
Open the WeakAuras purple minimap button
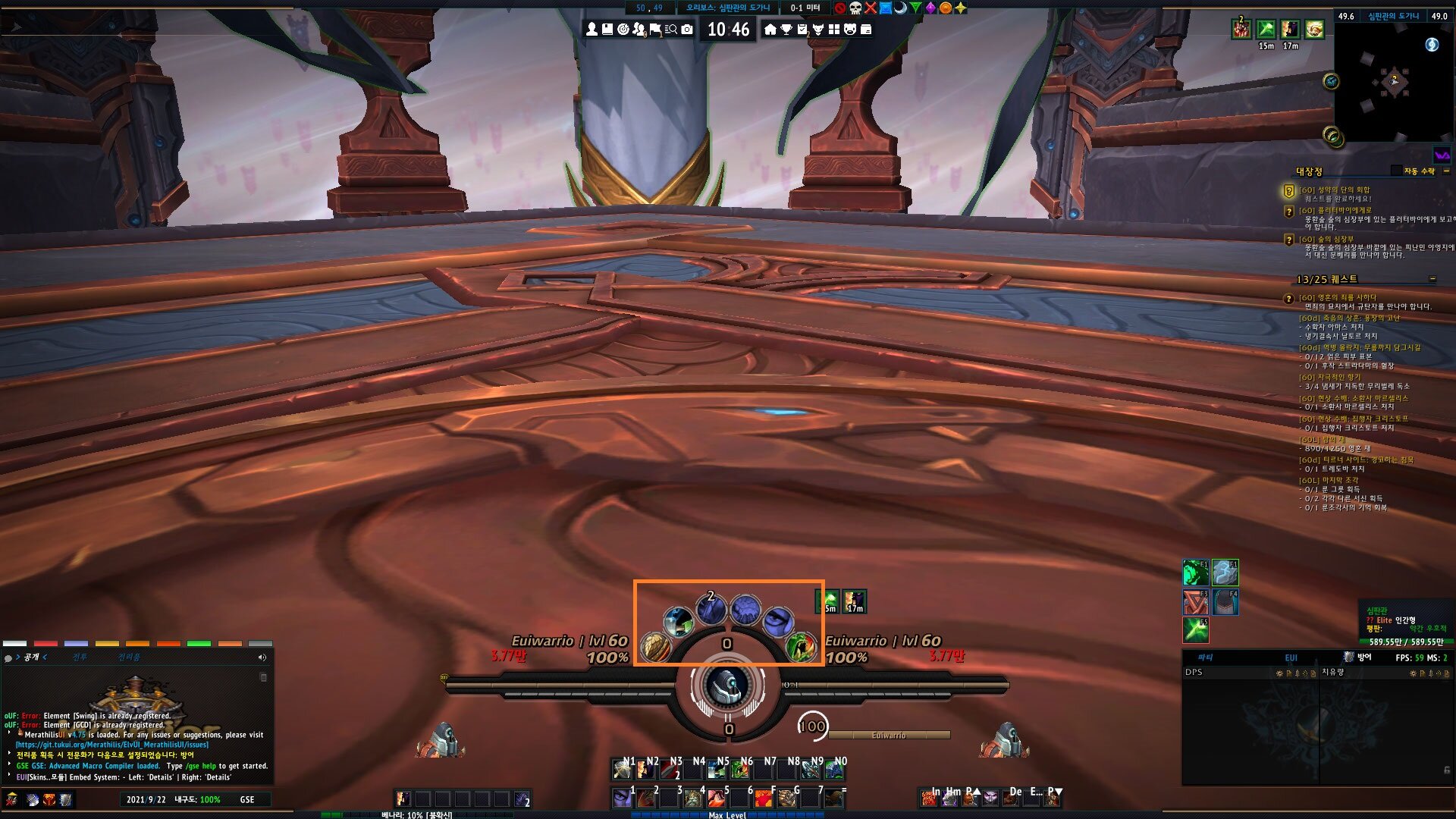point(1442,155)
